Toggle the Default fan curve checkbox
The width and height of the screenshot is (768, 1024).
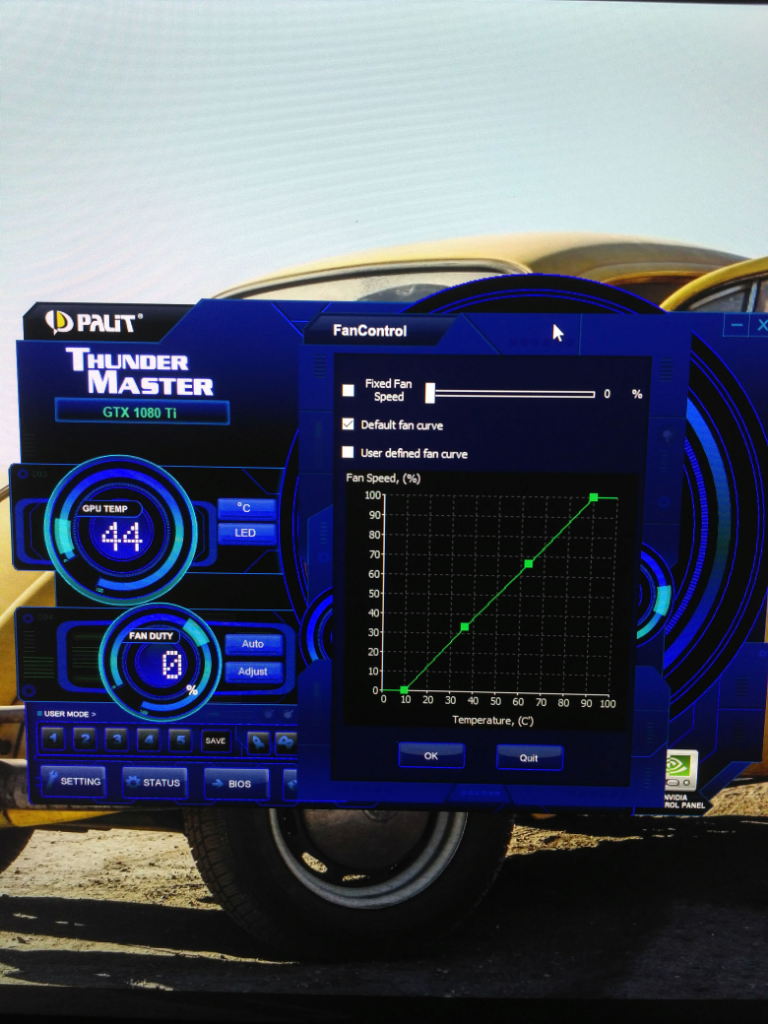click(x=348, y=424)
